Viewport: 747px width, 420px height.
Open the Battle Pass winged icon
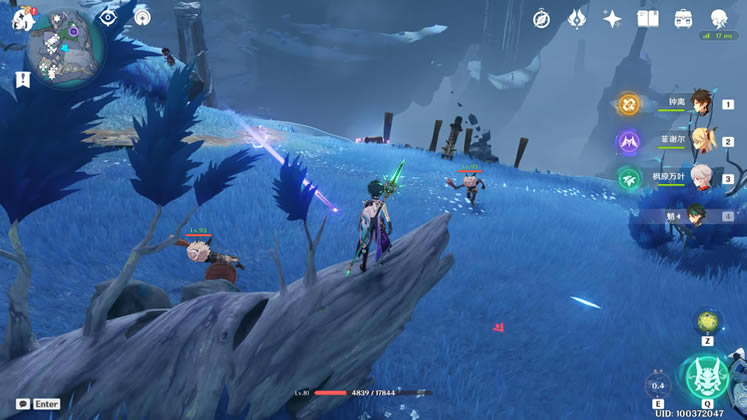pos(577,18)
